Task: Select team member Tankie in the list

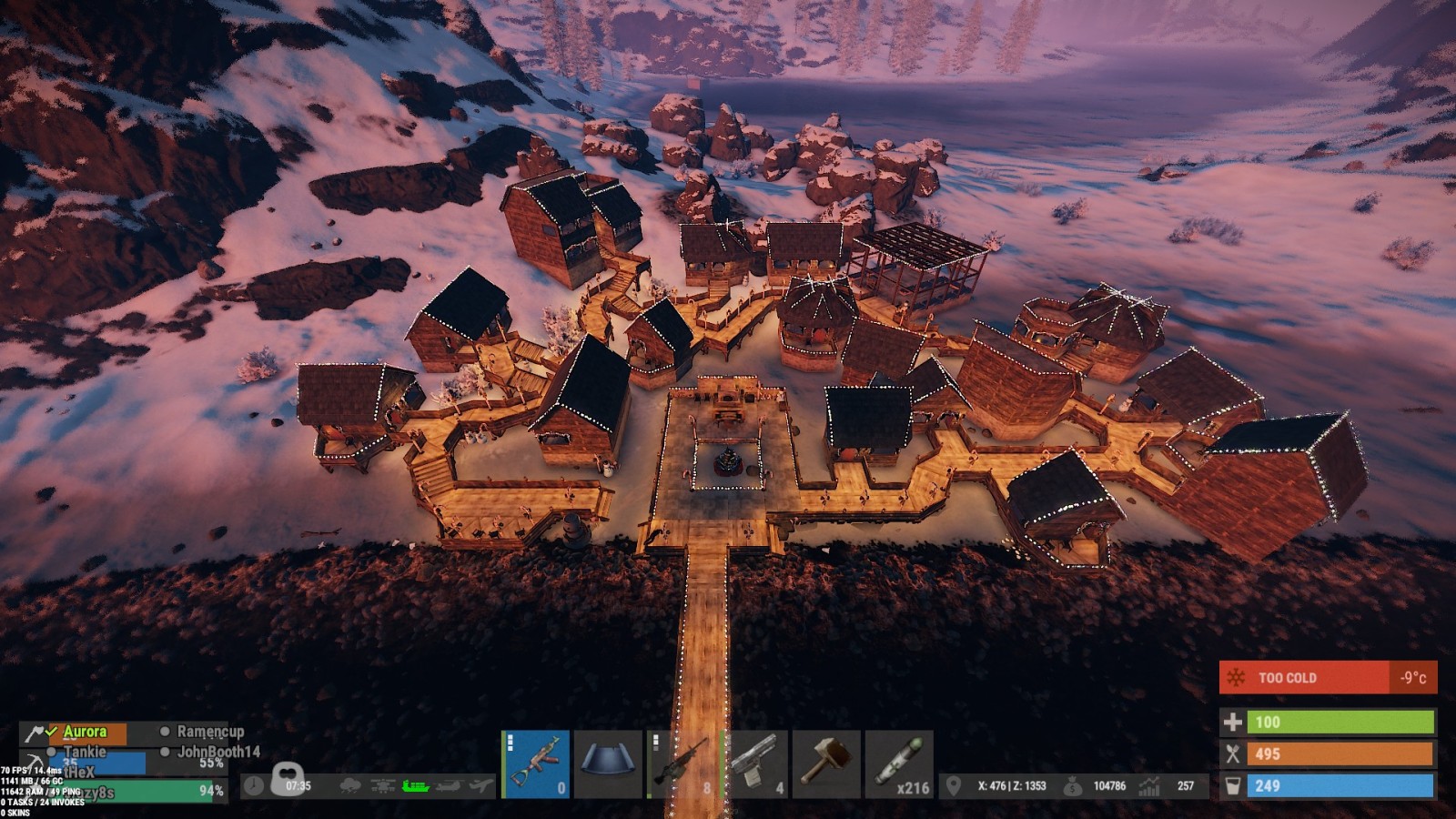Action: point(85,752)
